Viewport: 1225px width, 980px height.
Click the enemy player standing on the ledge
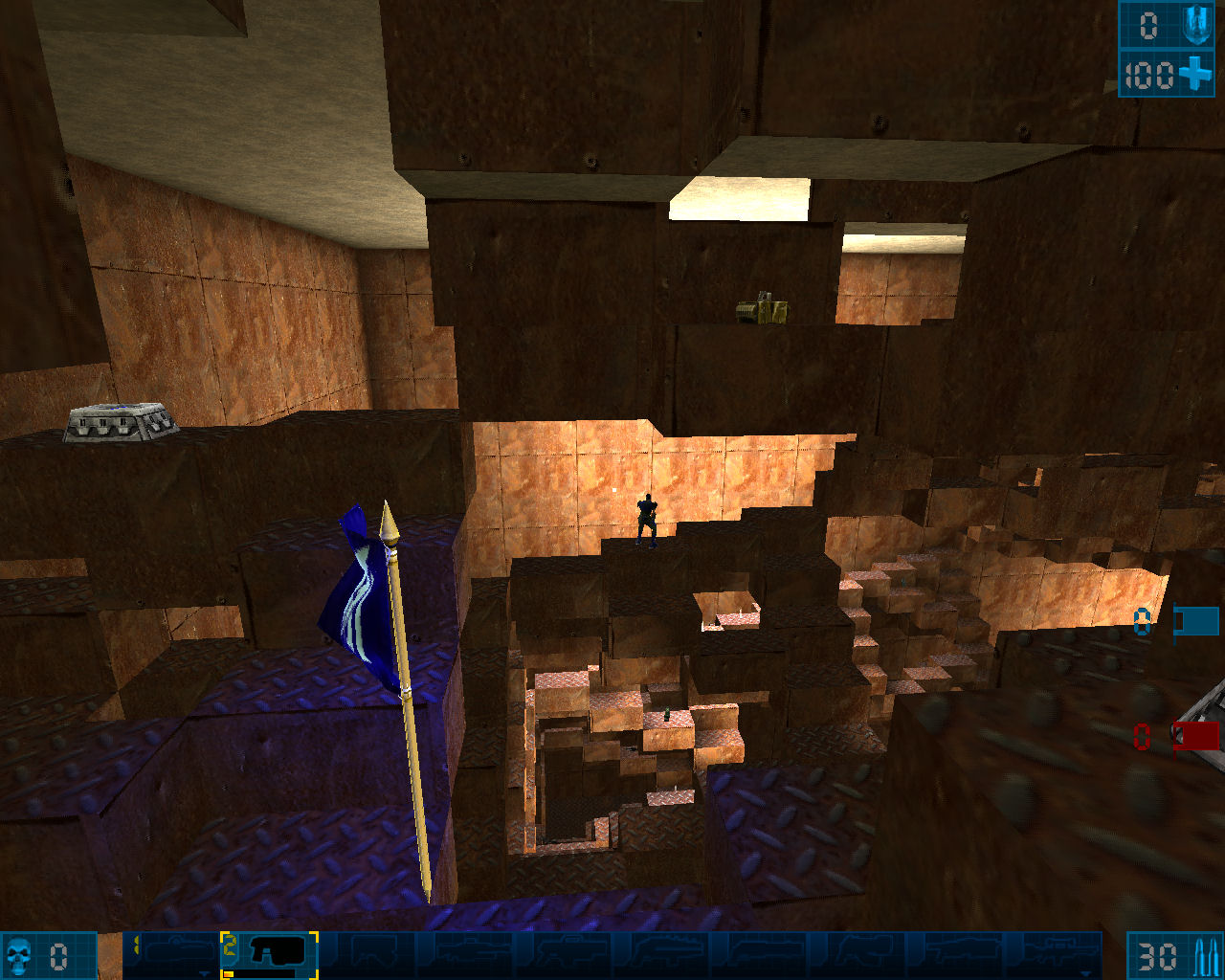pos(647,522)
